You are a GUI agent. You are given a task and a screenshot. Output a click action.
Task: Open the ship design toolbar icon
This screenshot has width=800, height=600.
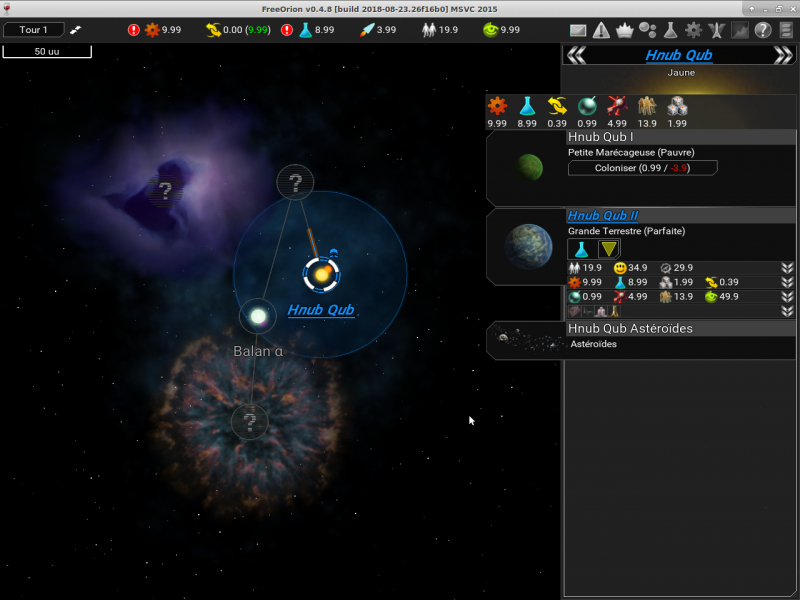716,30
